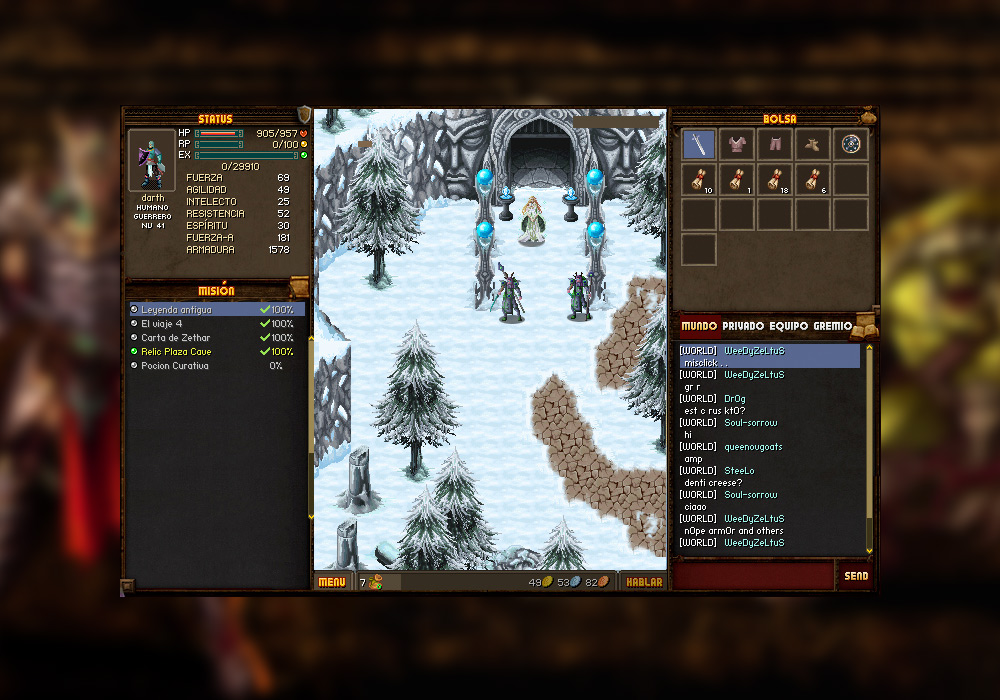This screenshot has height=700, width=1000.
Task: Show the GREMIO guild chat tab
Action: [832, 326]
